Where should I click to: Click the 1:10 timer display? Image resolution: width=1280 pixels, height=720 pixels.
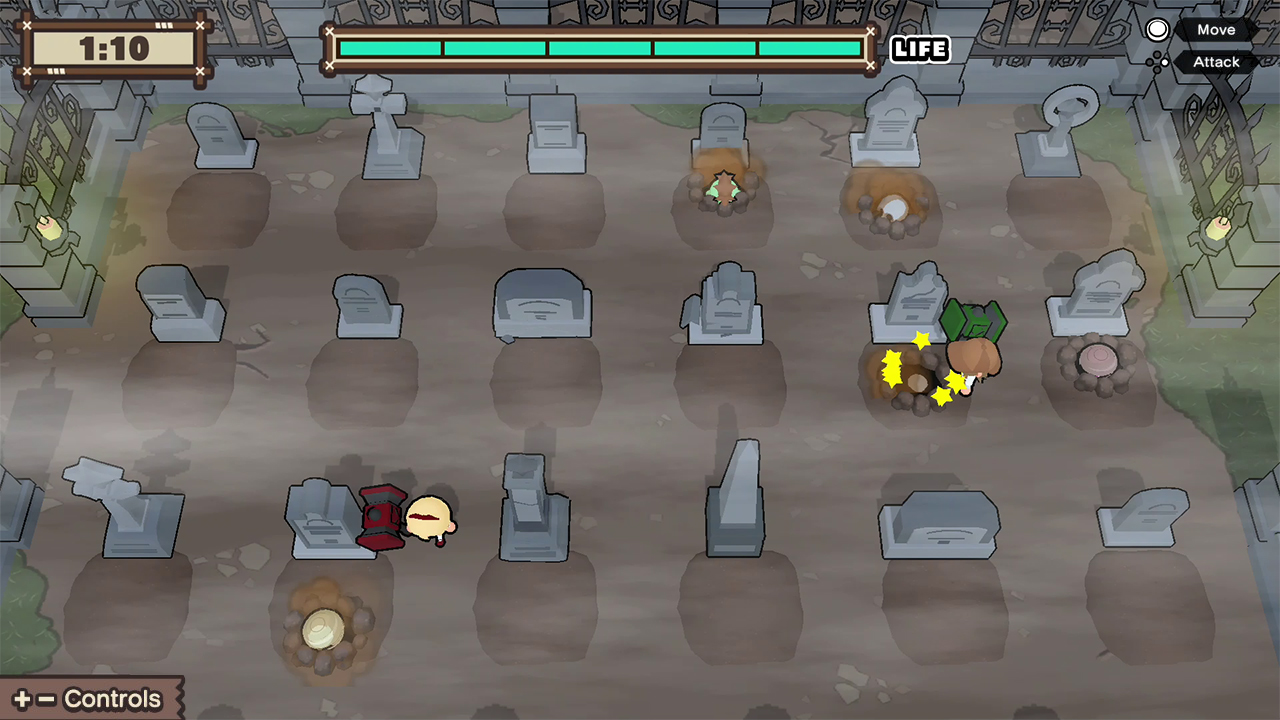(x=112, y=46)
